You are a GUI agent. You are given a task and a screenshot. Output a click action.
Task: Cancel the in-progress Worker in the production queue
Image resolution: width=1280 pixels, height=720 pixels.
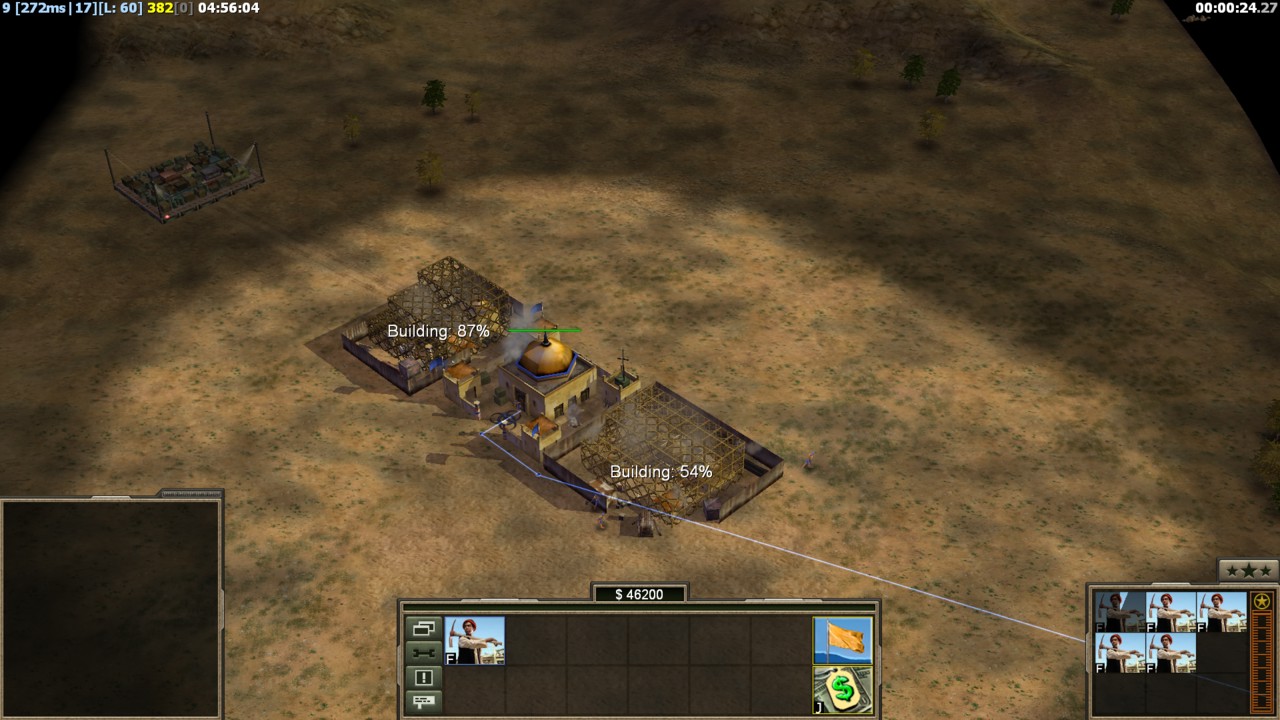pos(1120,612)
